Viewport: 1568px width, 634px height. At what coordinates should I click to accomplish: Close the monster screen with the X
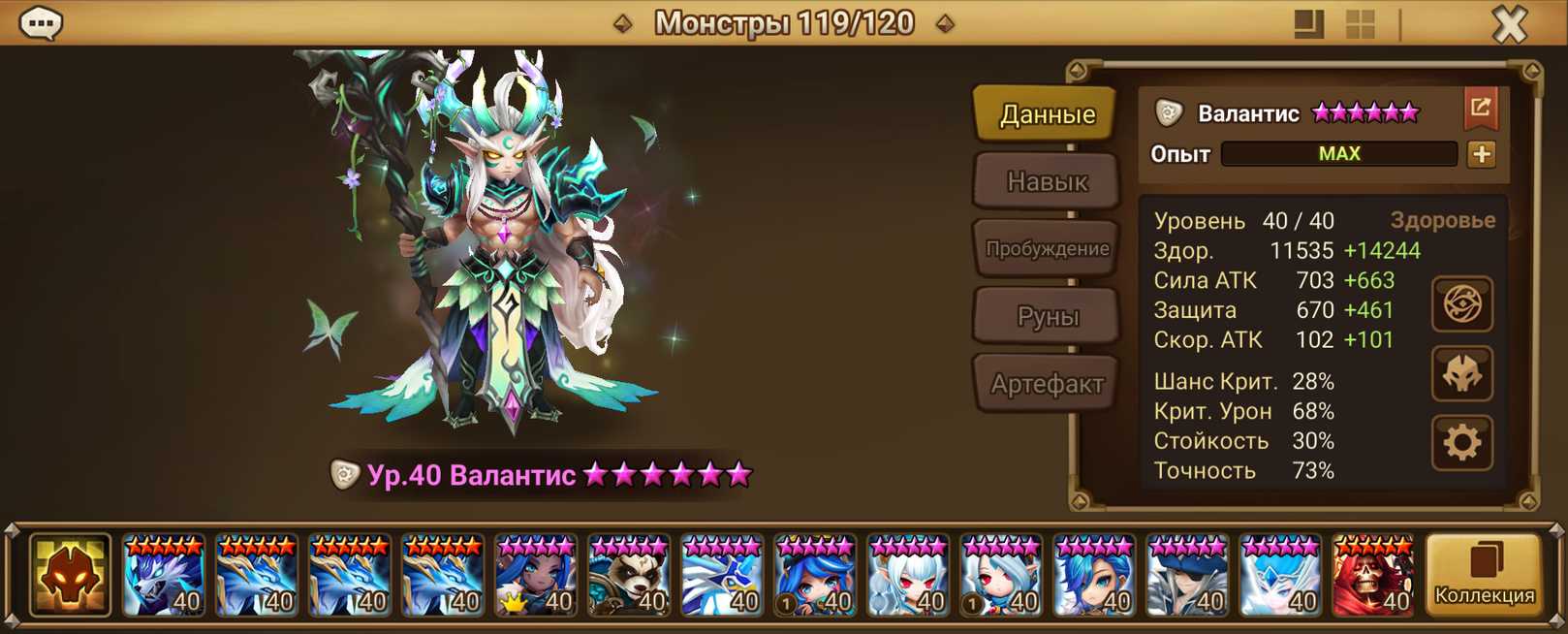(x=1509, y=23)
